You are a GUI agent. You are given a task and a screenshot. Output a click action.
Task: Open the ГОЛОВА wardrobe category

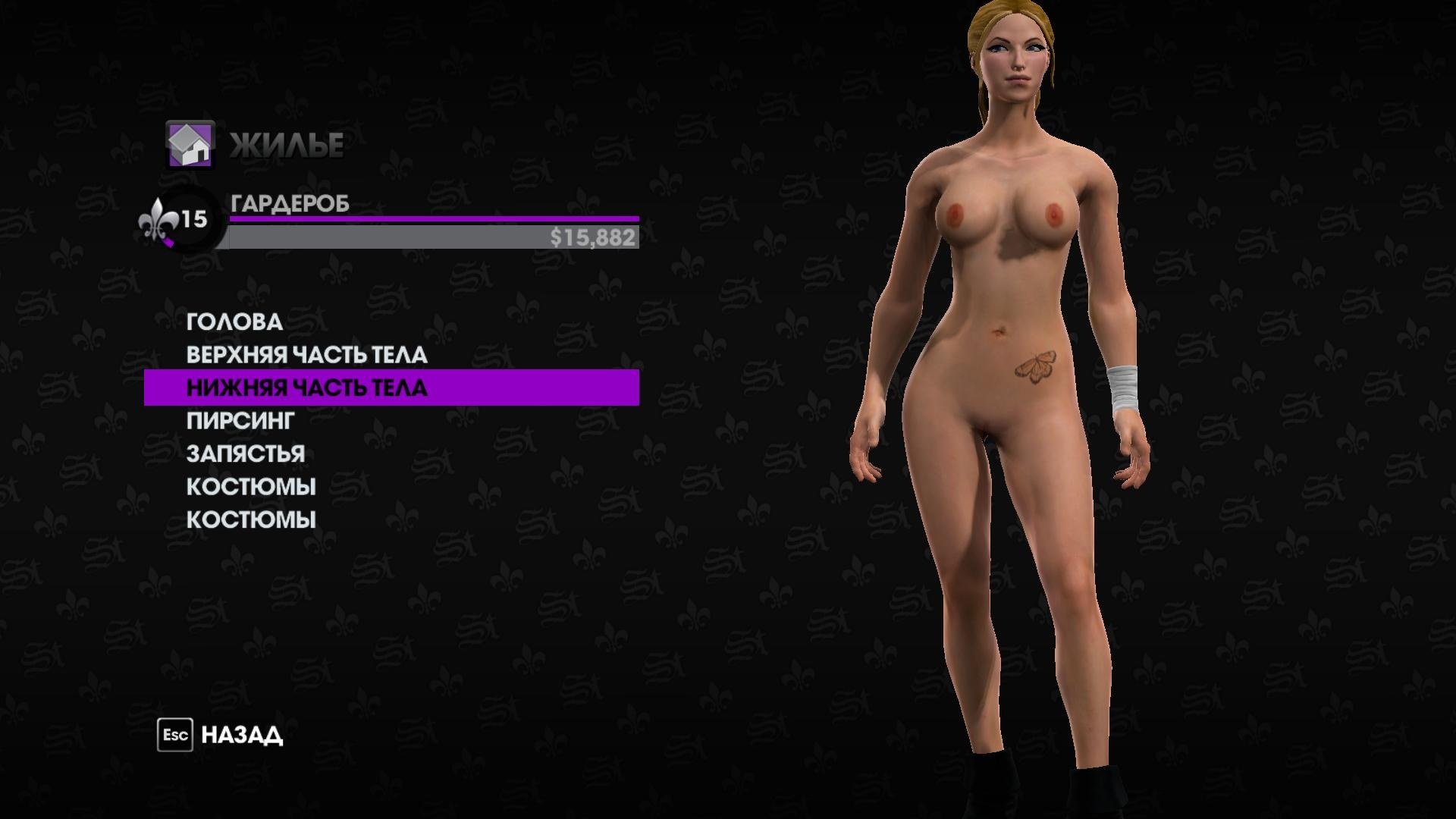234,322
